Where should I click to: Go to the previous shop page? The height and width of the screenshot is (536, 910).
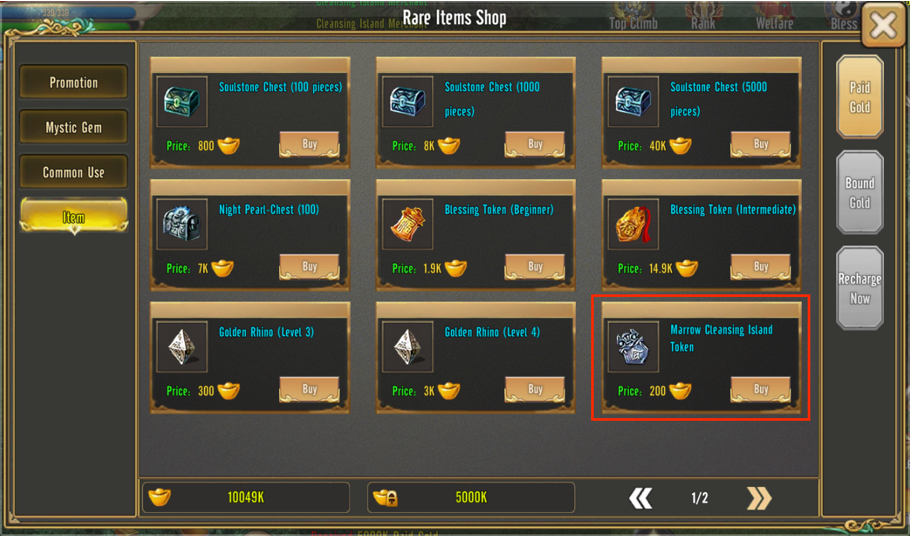(641, 498)
